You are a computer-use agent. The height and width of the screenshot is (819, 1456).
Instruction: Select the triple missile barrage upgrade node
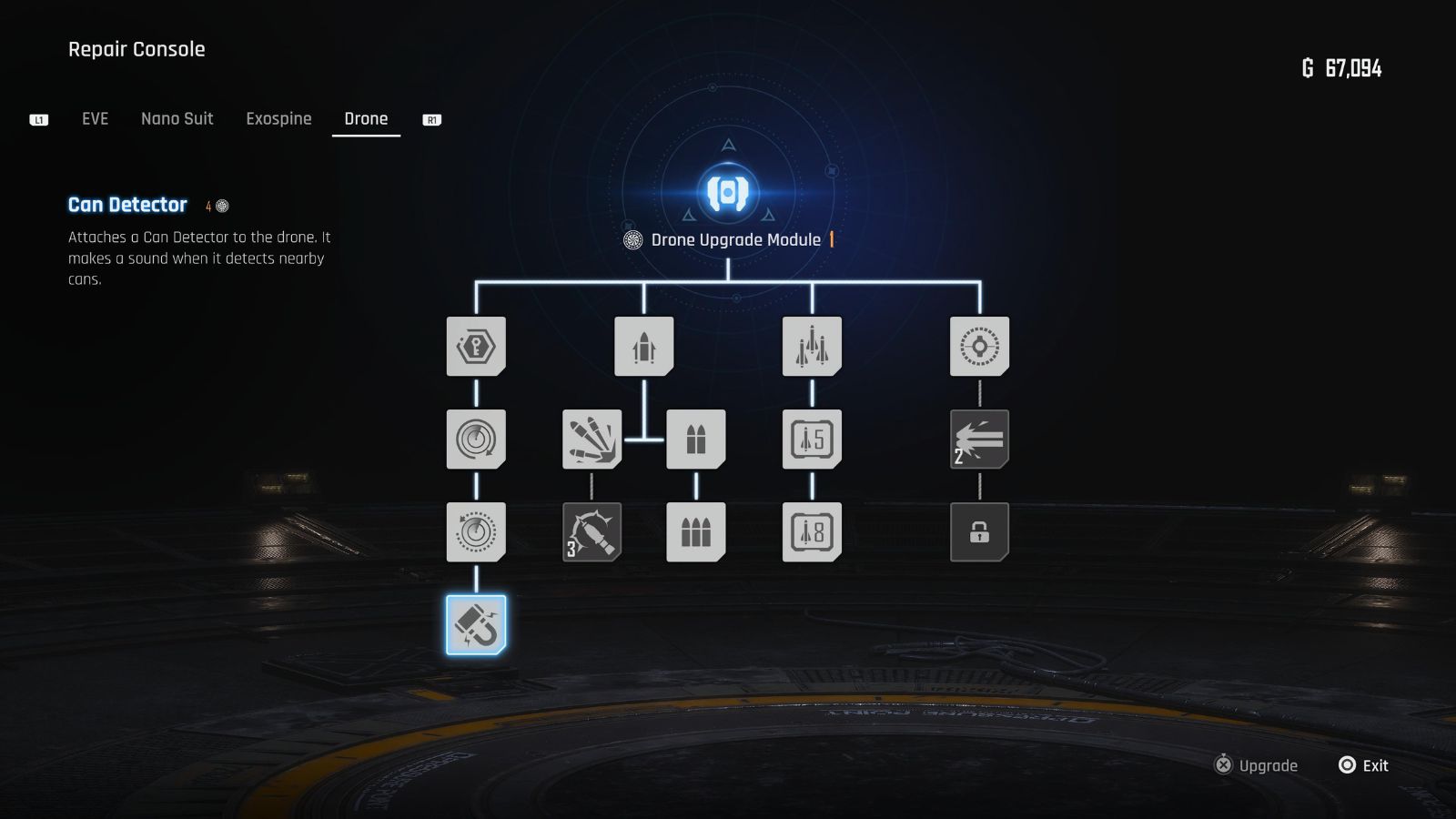(x=813, y=346)
